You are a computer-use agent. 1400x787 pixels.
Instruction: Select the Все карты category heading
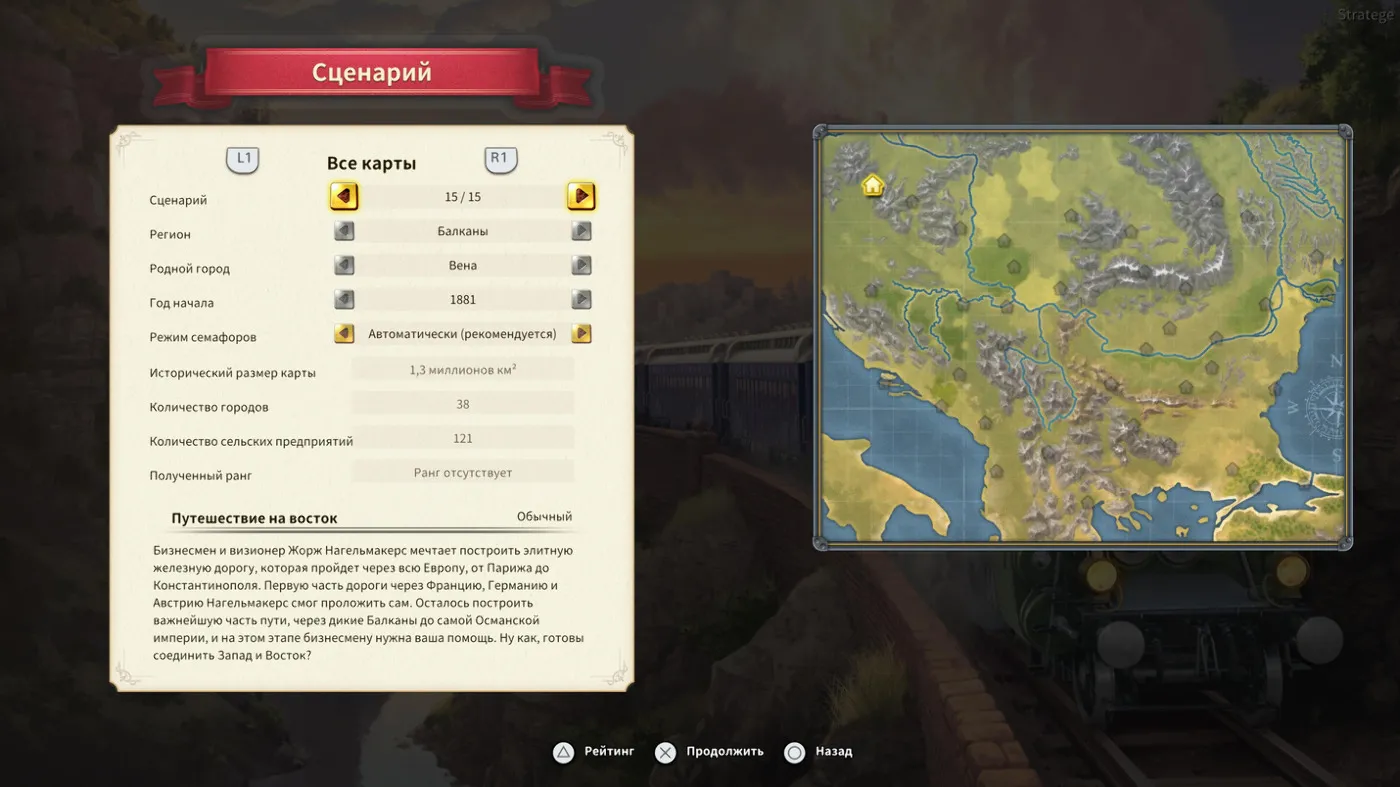click(371, 163)
